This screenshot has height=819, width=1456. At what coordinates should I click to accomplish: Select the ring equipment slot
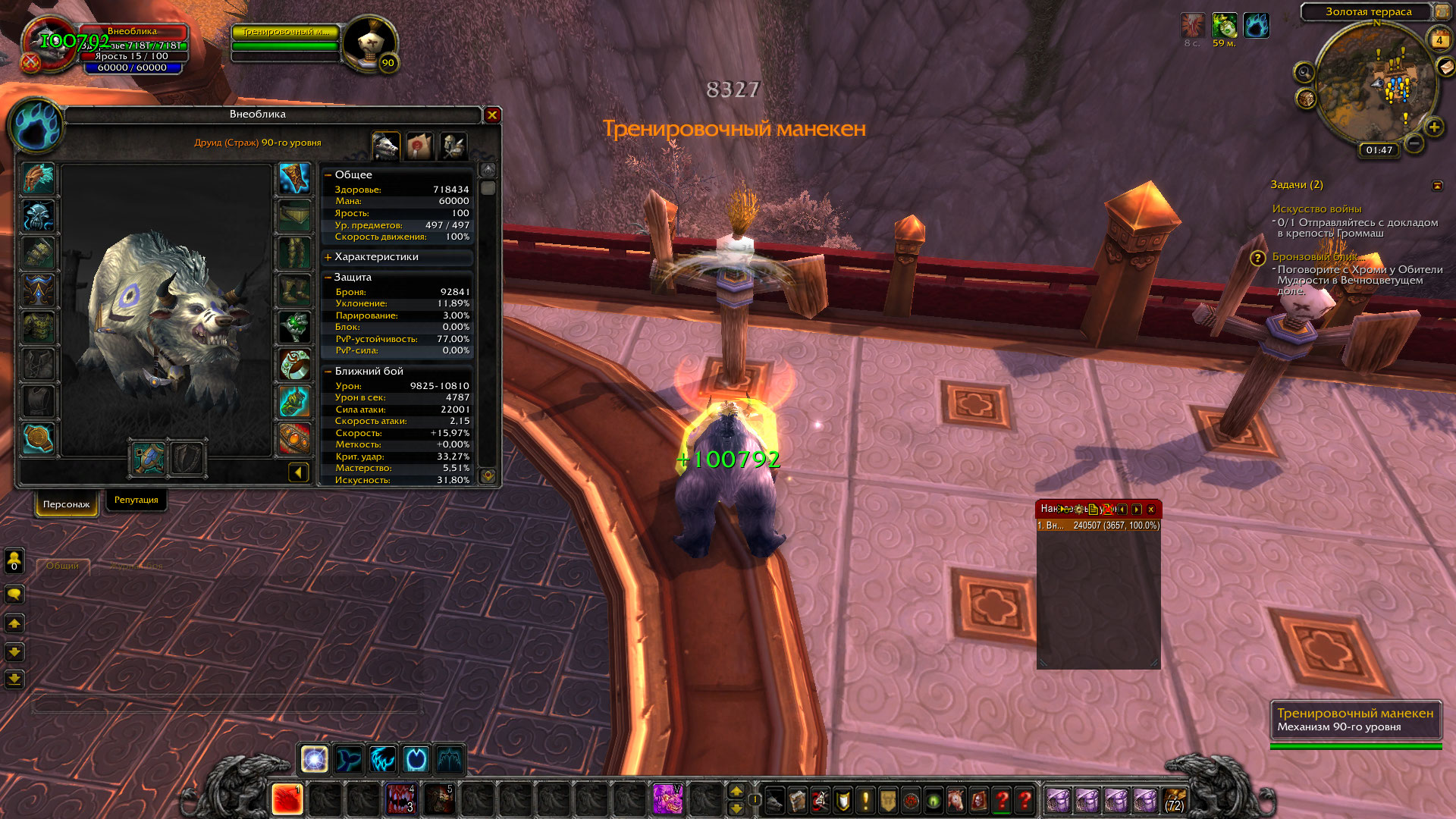click(x=294, y=366)
